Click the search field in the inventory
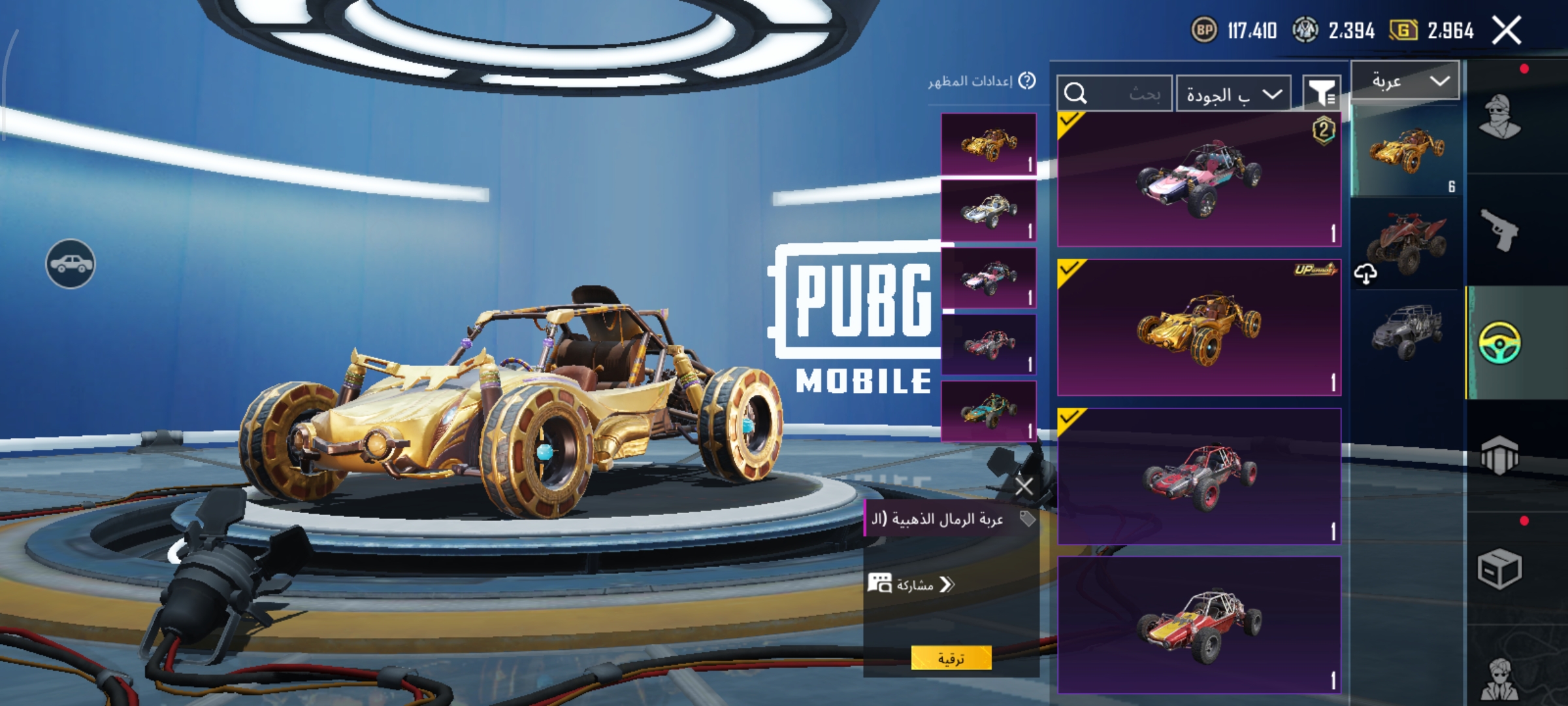This screenshot has width=1568, height=706. tap(1115, 94)
